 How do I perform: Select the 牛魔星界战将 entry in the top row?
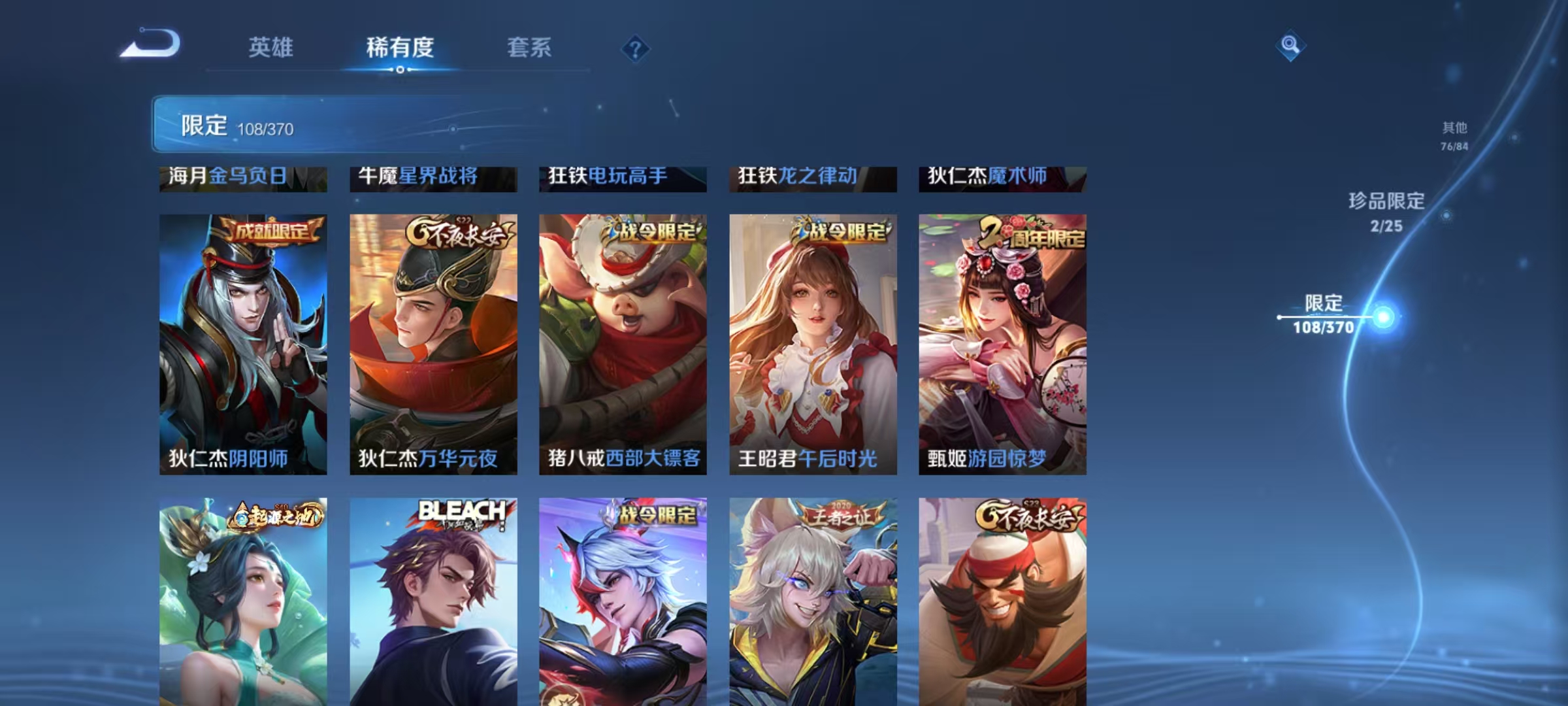point(431,176)
